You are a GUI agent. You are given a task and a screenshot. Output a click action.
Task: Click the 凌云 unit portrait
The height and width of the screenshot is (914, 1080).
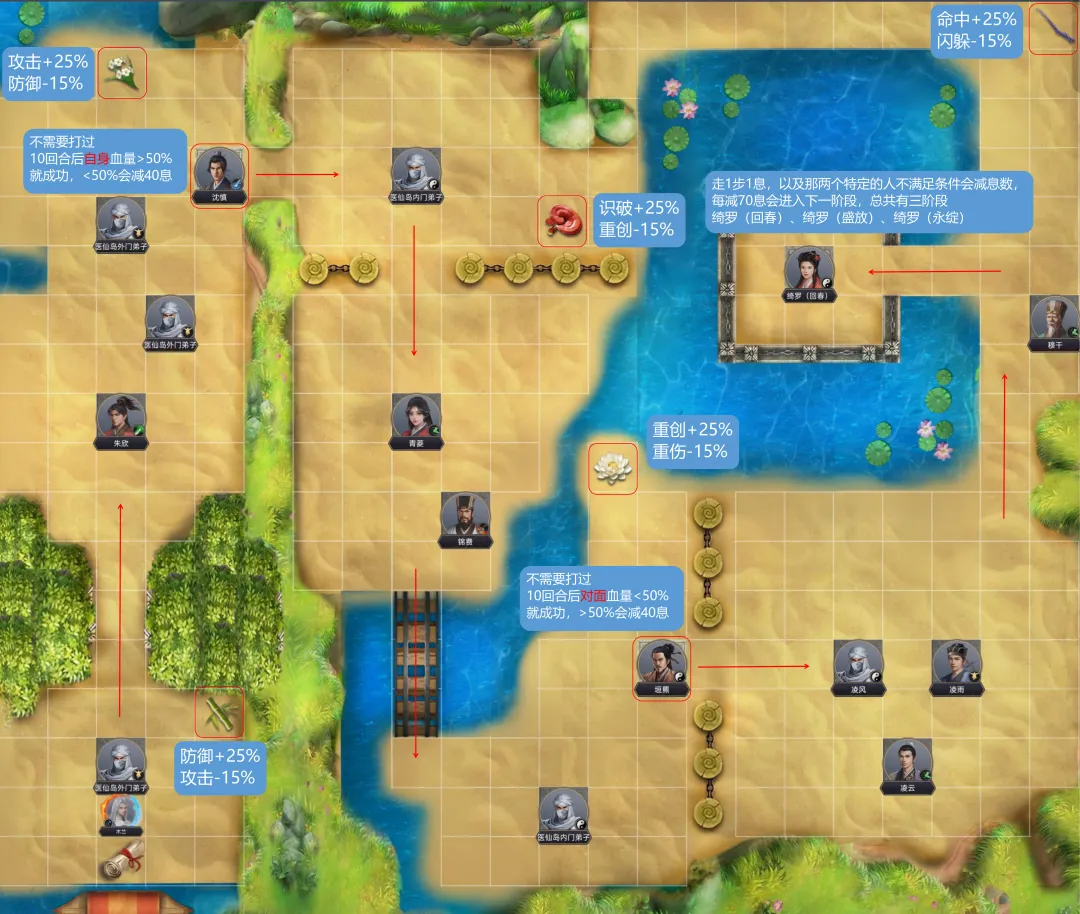pyautogui.click(x=907, y=762)
